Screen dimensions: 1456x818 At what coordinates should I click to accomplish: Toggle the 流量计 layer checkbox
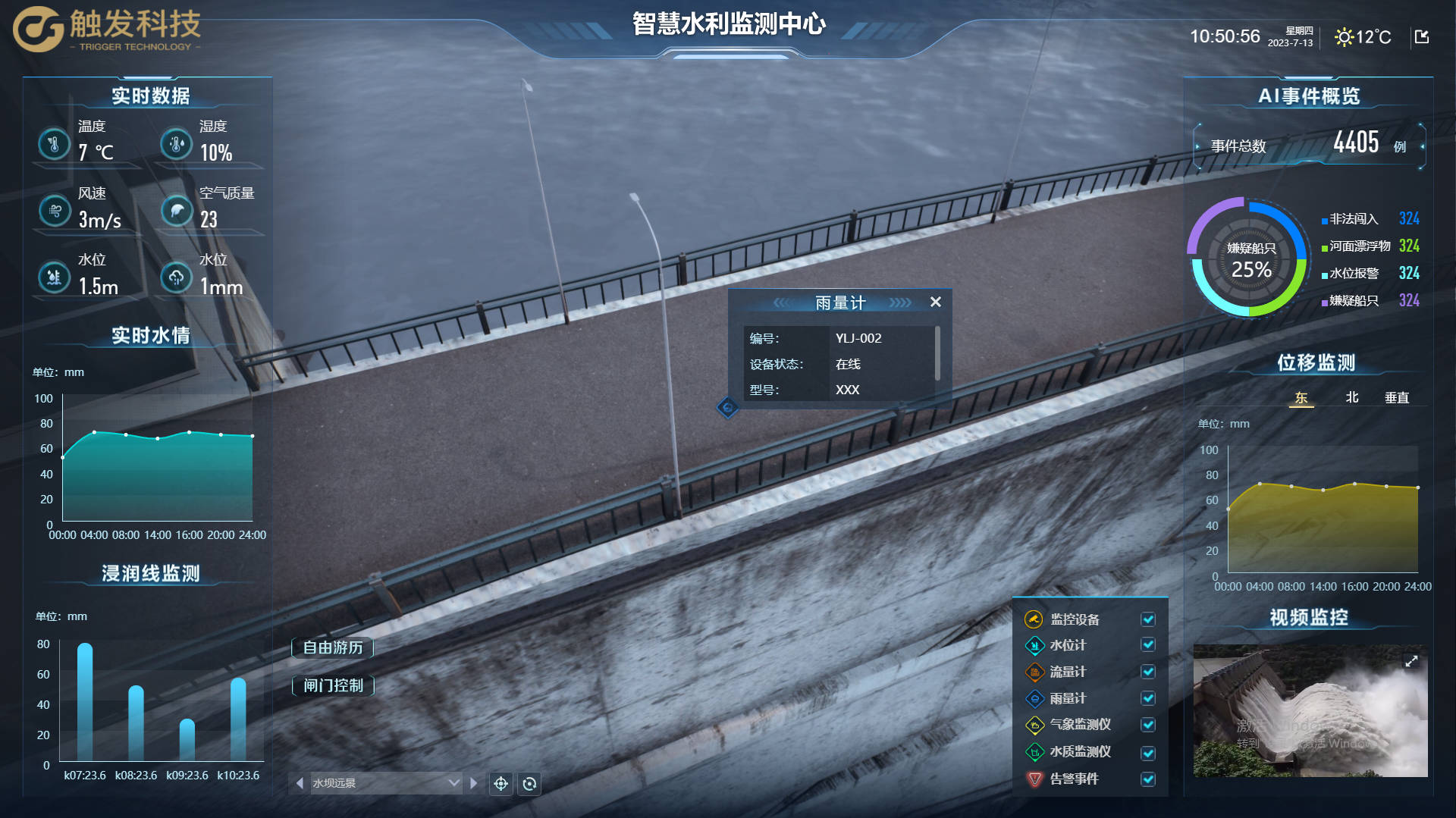pos(1148,672)
